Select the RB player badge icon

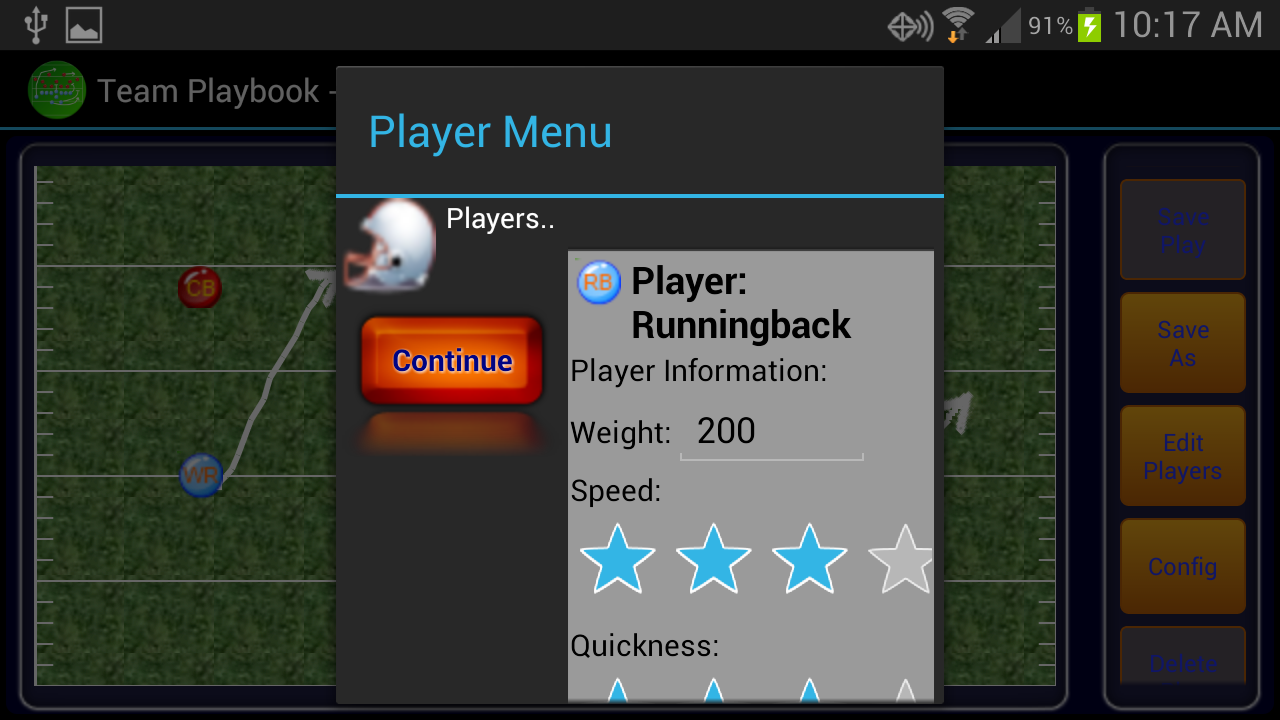click(597, 282)
